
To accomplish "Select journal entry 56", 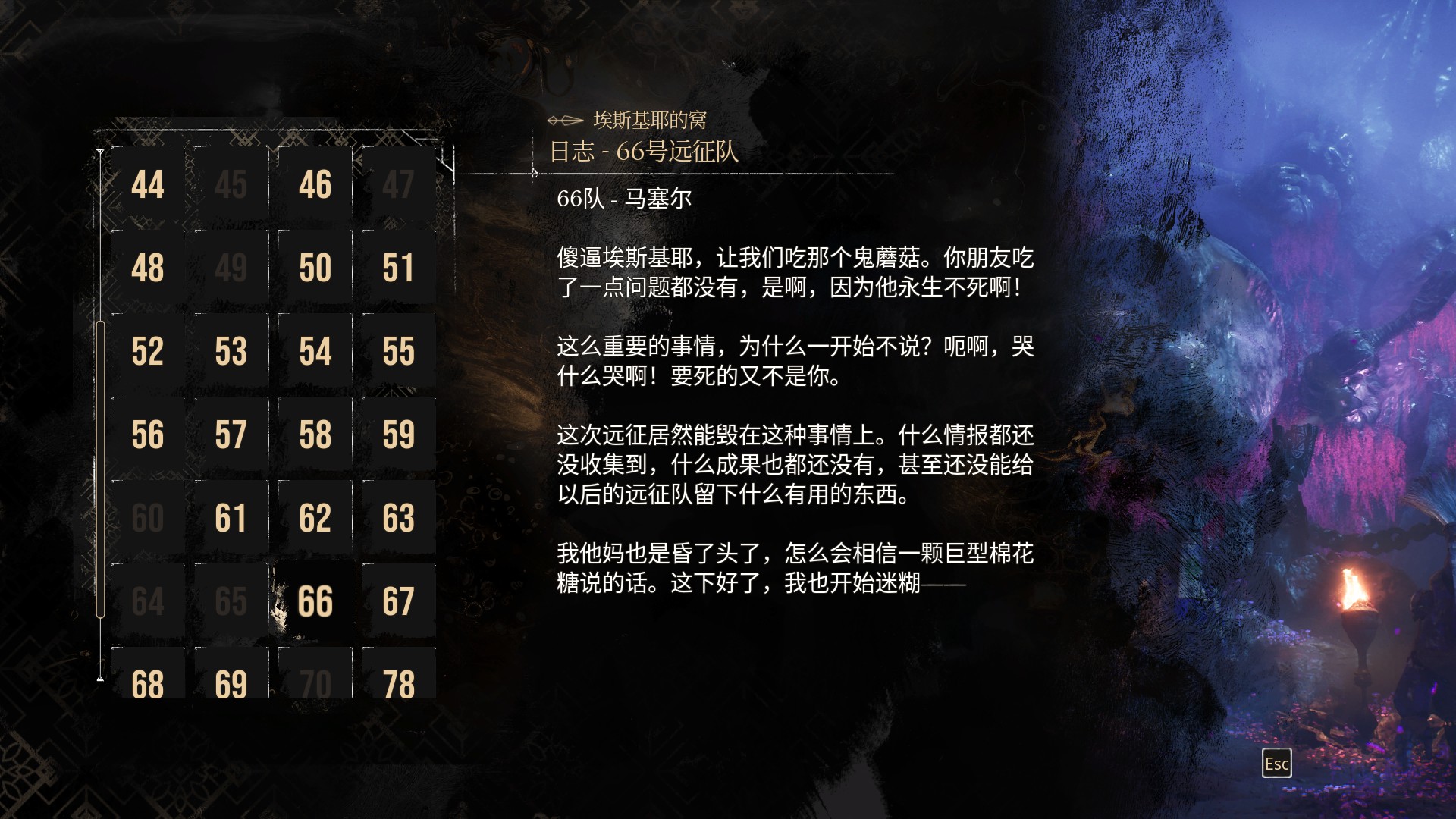I will click(149, 434).
